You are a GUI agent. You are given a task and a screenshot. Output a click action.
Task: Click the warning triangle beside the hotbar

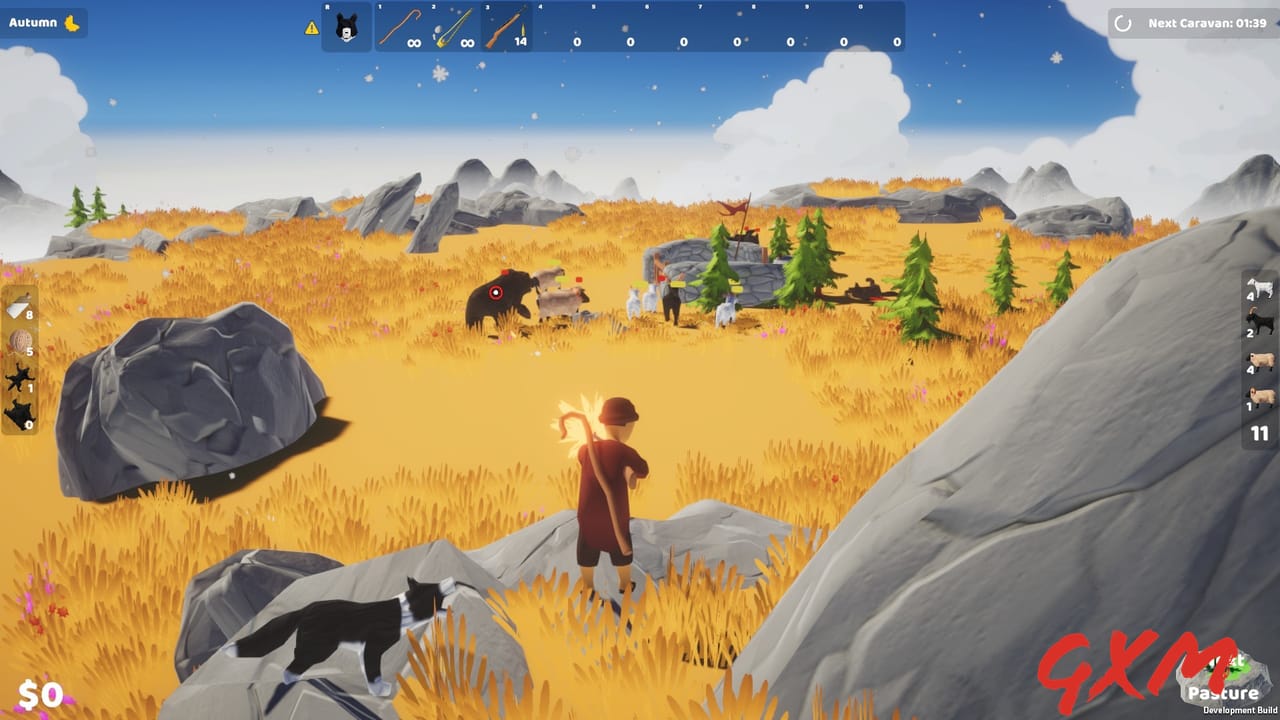pos(311,27)
